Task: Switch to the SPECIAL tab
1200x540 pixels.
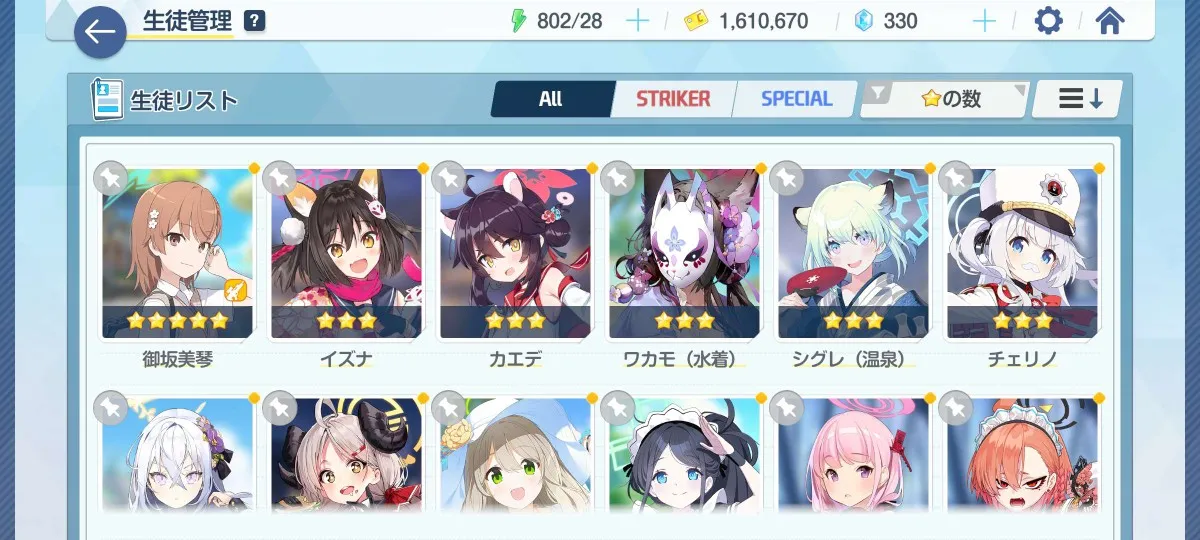Action: [796, 99]
